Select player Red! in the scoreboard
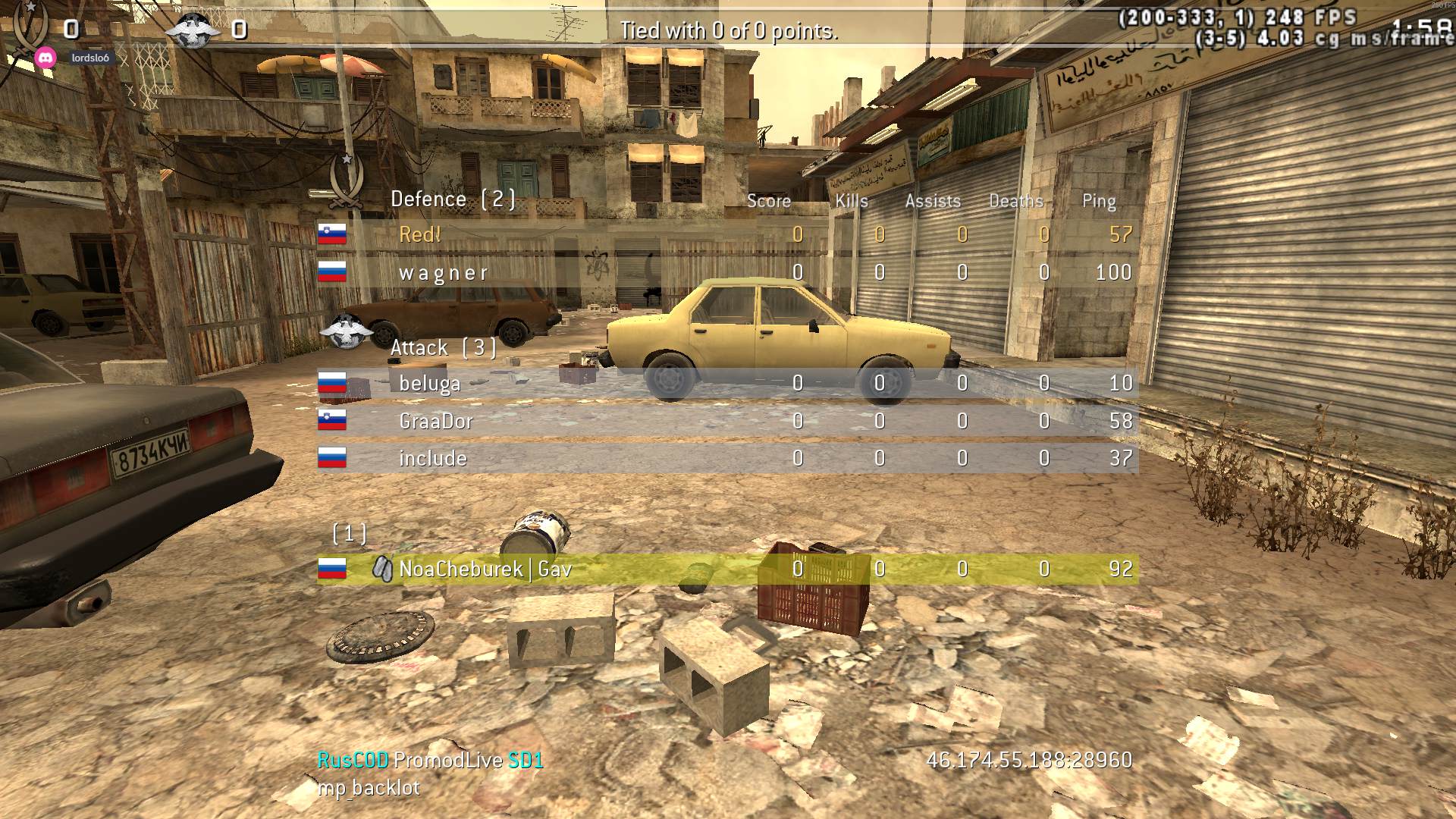Screen dimensions: 1456x819 [x=420, y=234]
